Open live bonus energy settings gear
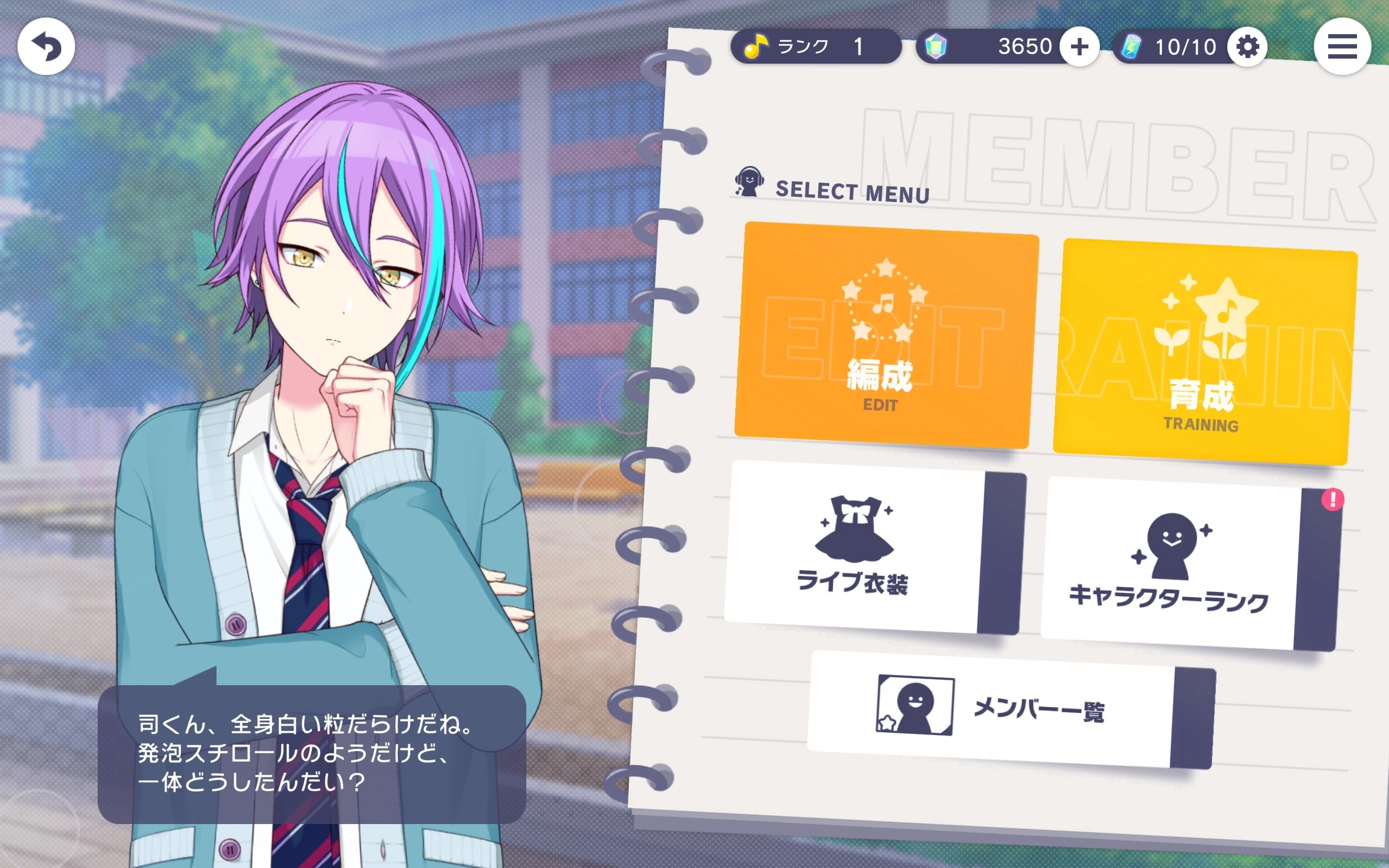 coord(1247,47)
